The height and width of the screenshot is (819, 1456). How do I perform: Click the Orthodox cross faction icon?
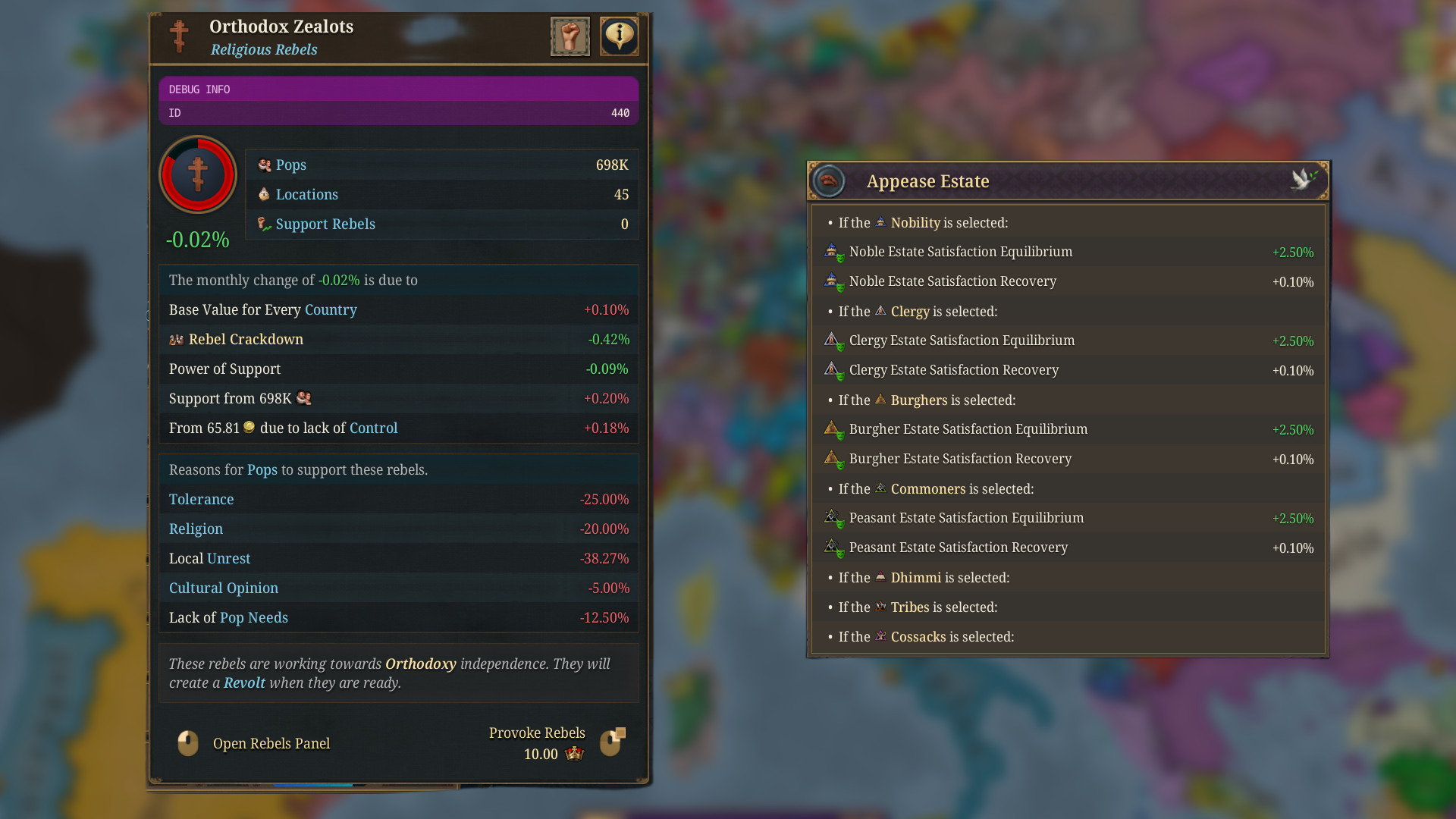click(179, 36)
